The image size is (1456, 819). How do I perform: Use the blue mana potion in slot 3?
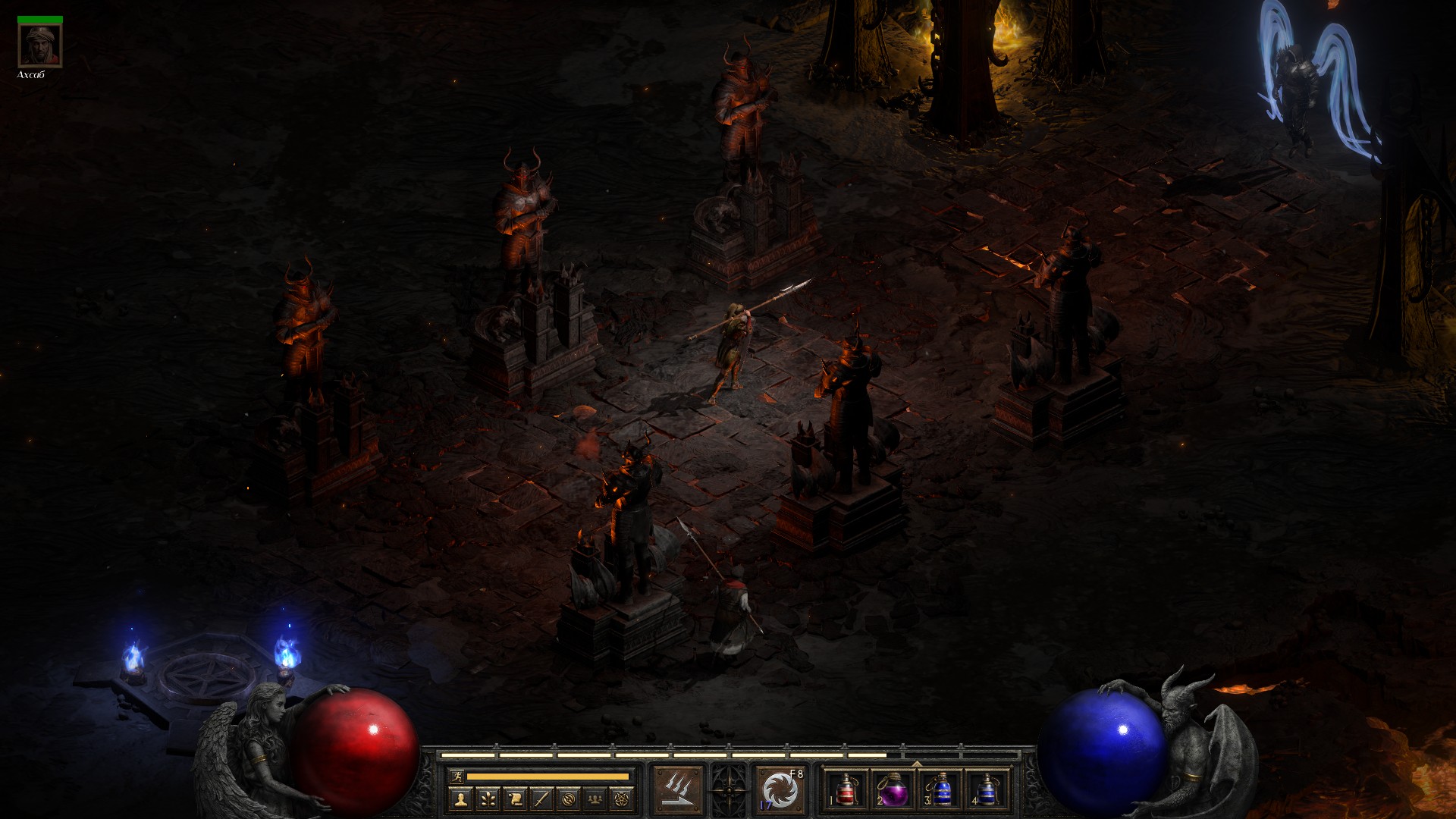[x=940, y=790]
